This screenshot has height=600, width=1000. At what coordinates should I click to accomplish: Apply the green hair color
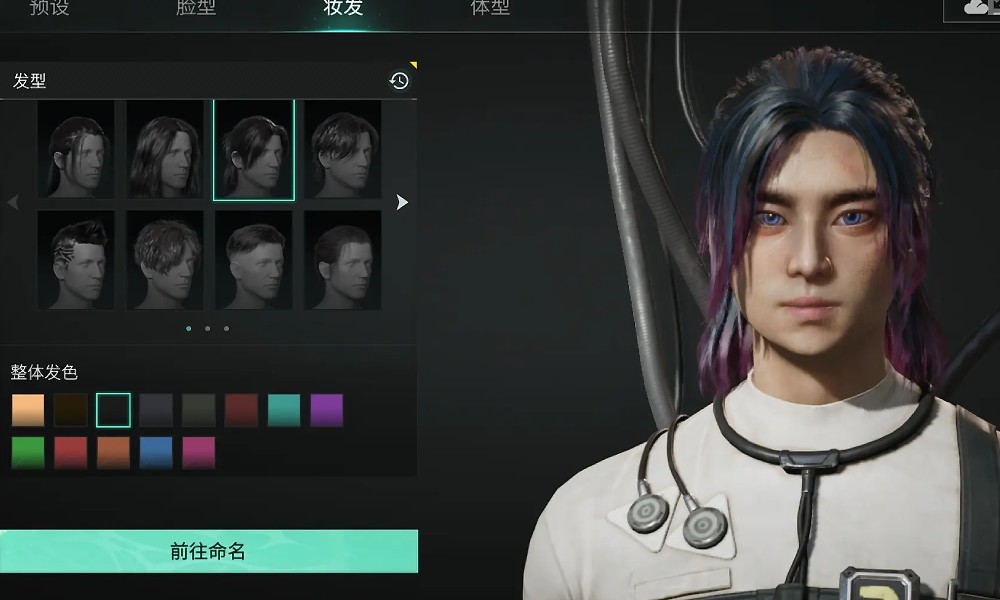[x=28, y=452]
